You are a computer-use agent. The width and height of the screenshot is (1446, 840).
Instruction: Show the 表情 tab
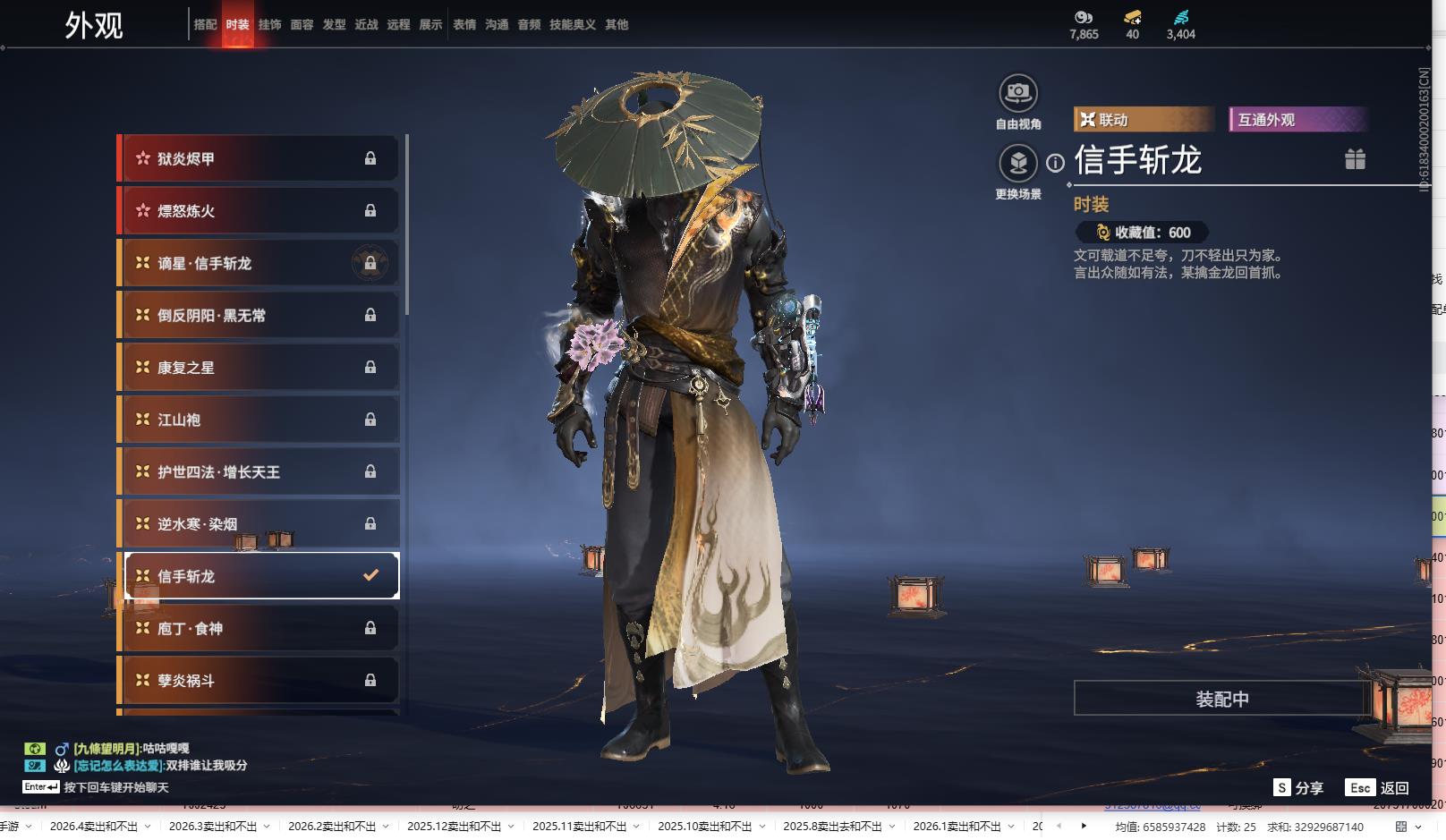[464, 25]
